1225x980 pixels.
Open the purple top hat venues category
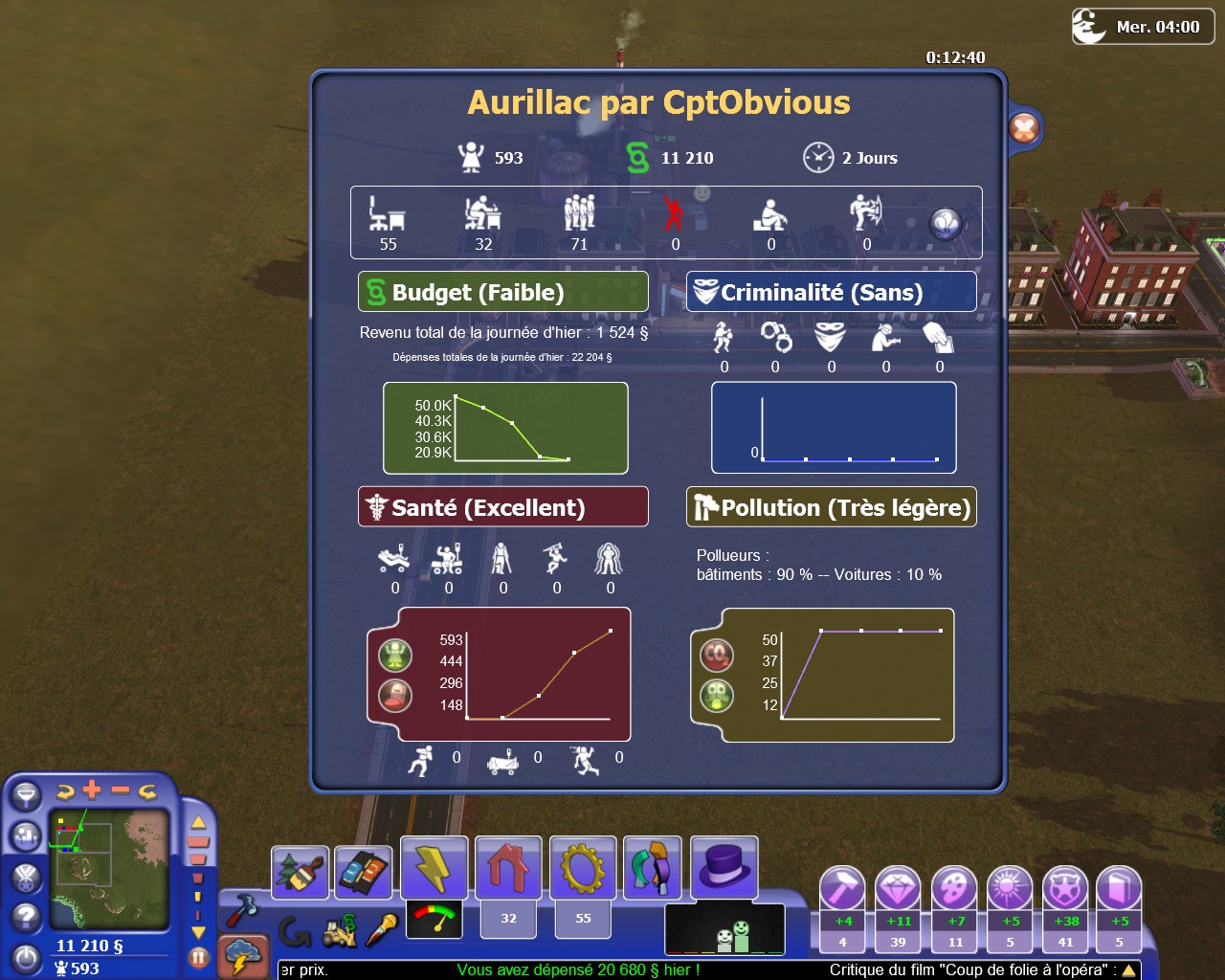point(724,866)
